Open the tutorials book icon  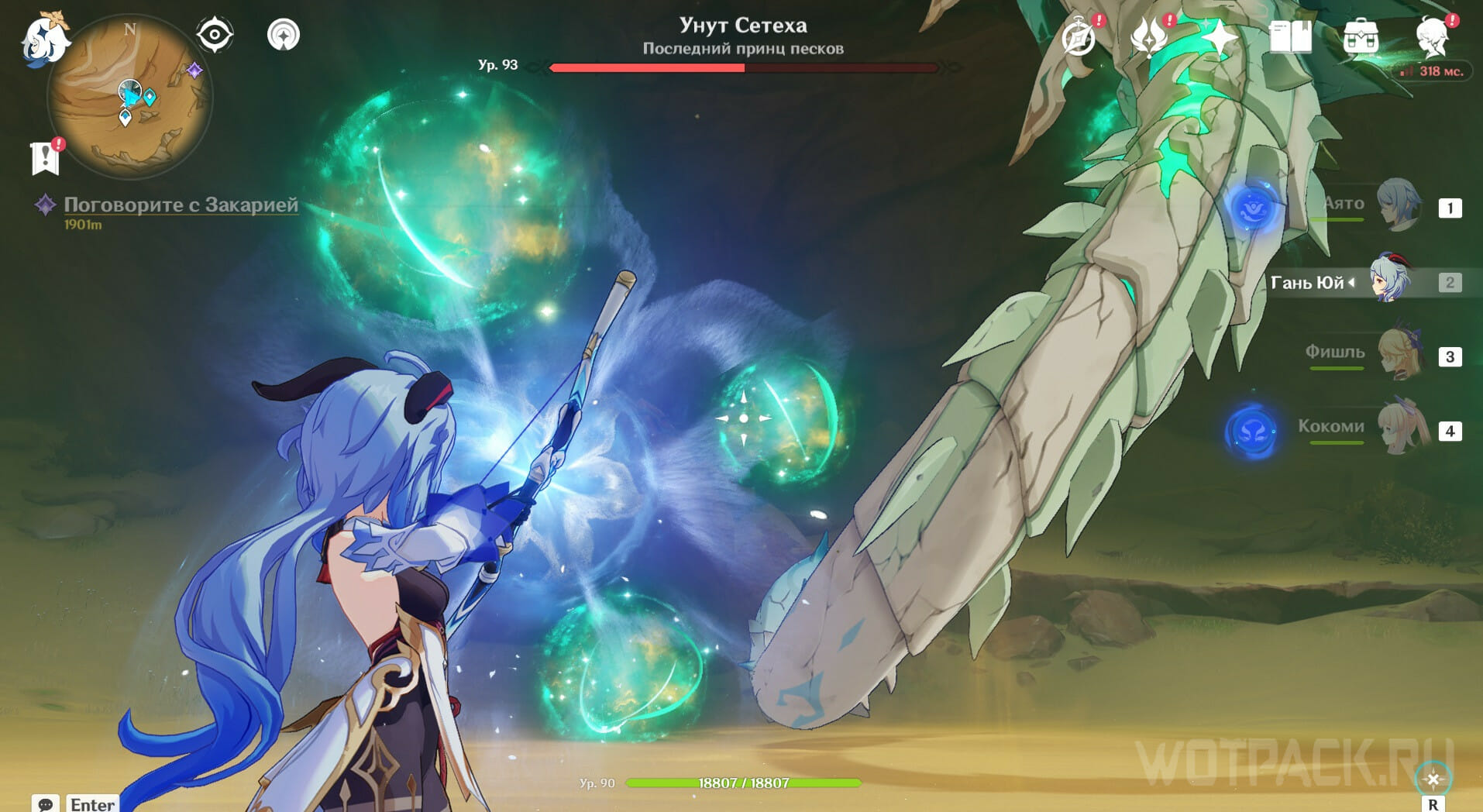[x=1290, y=36]
